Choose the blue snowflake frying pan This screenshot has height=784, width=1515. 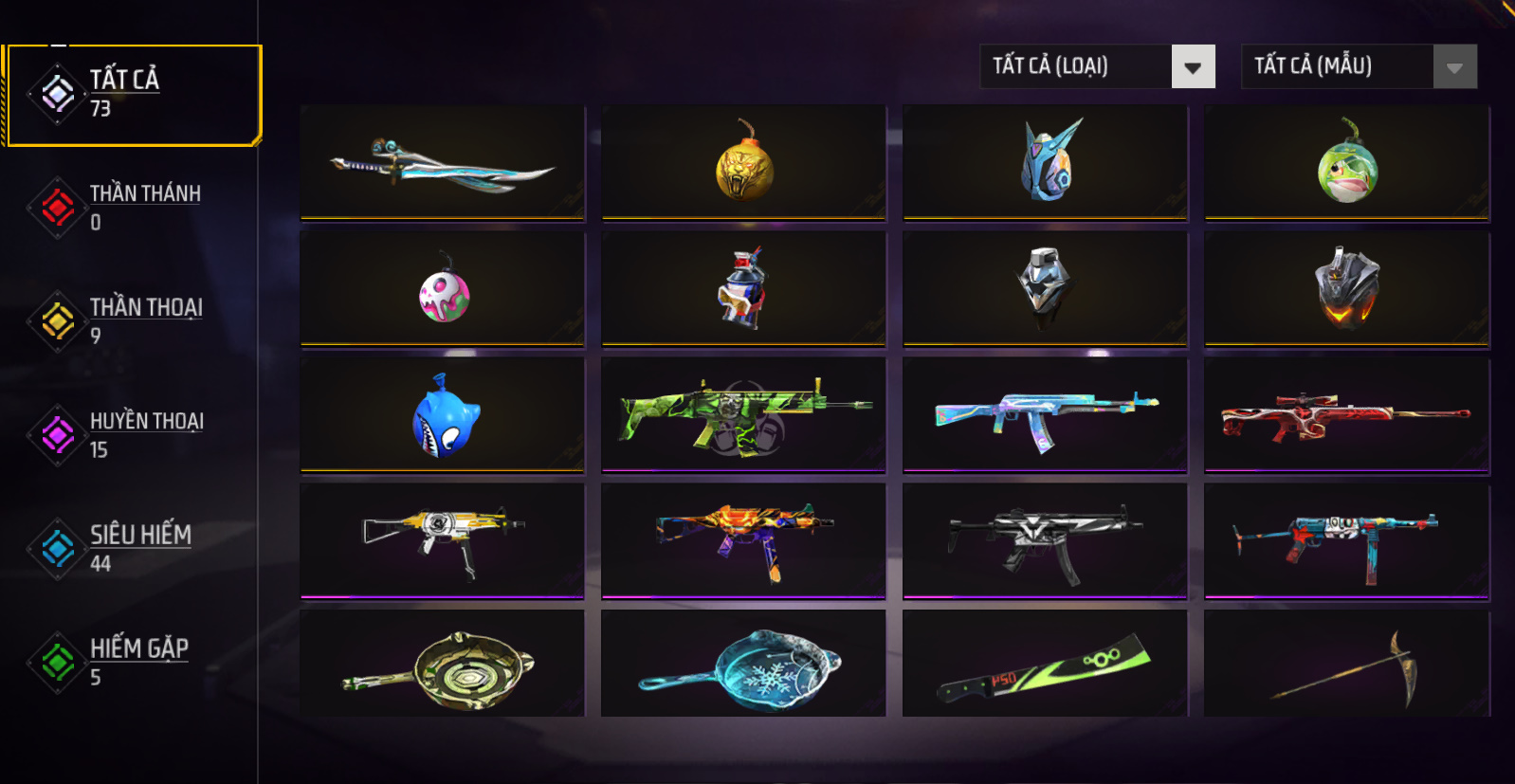(x=743, y=665)
